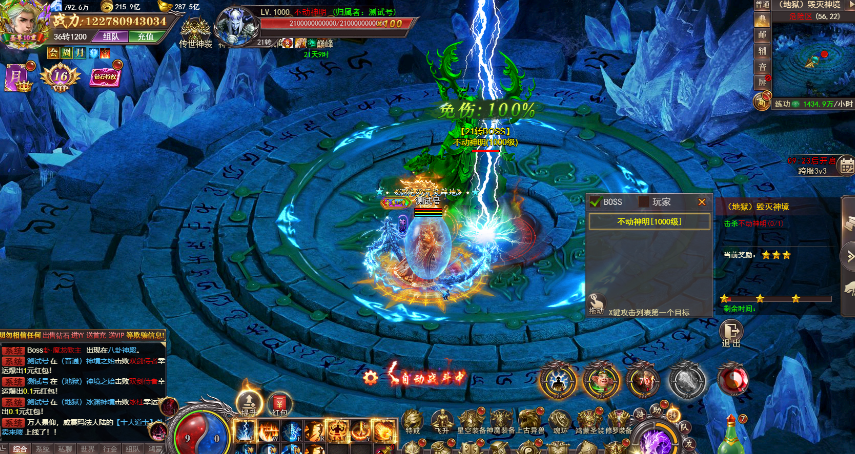Select the player character portrait

[x=24, y=22]
